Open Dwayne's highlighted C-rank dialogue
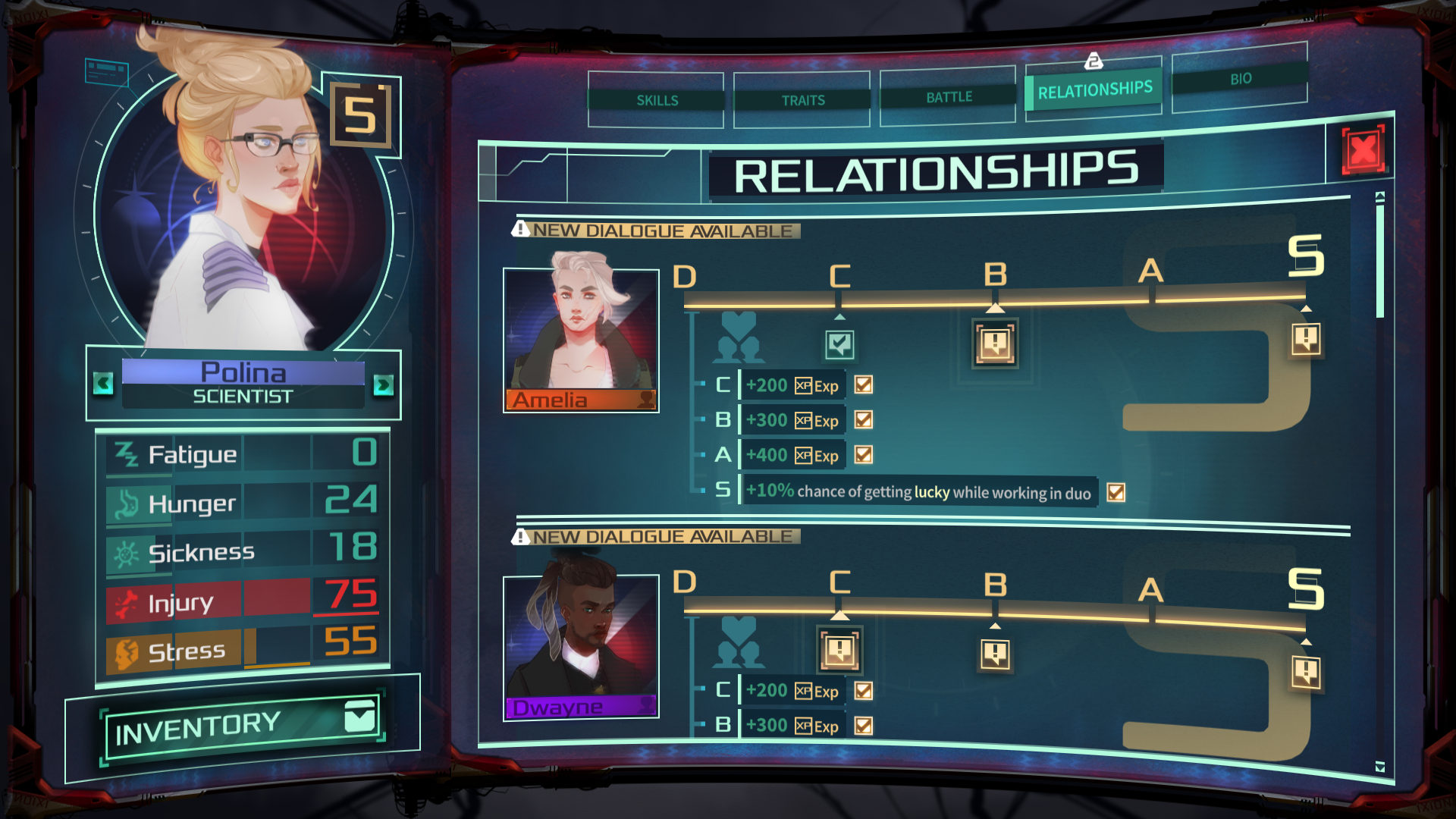Viewport: 1456px width, 819px height. pos(839,650)
